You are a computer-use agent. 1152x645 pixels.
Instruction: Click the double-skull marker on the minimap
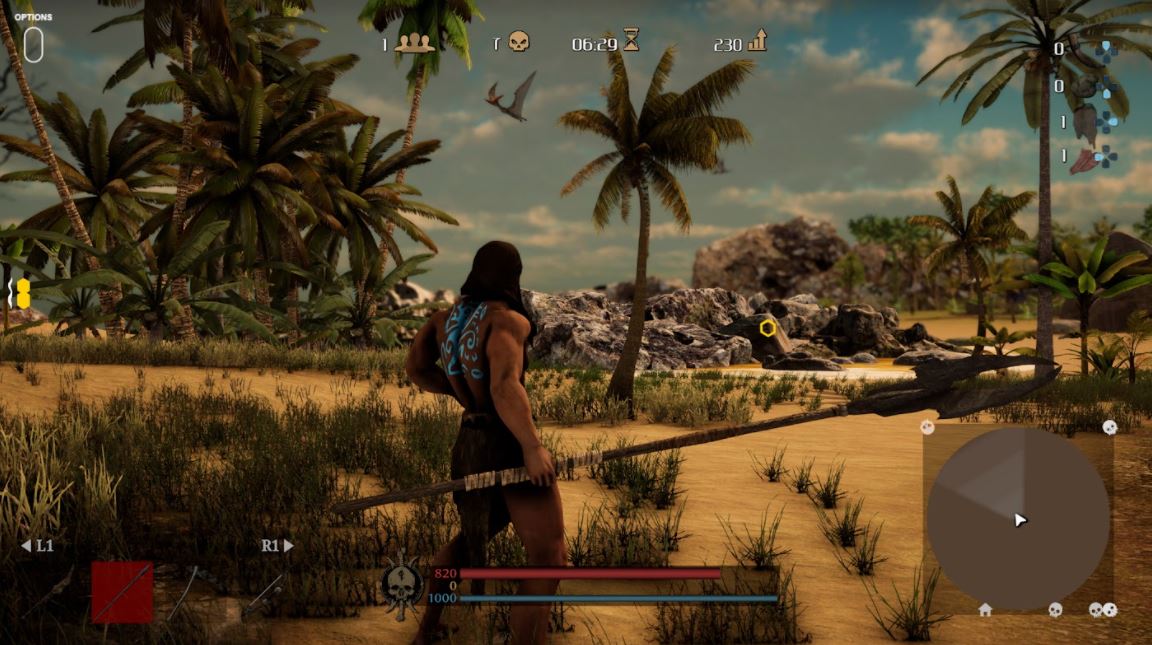[x=1103, y=610]
